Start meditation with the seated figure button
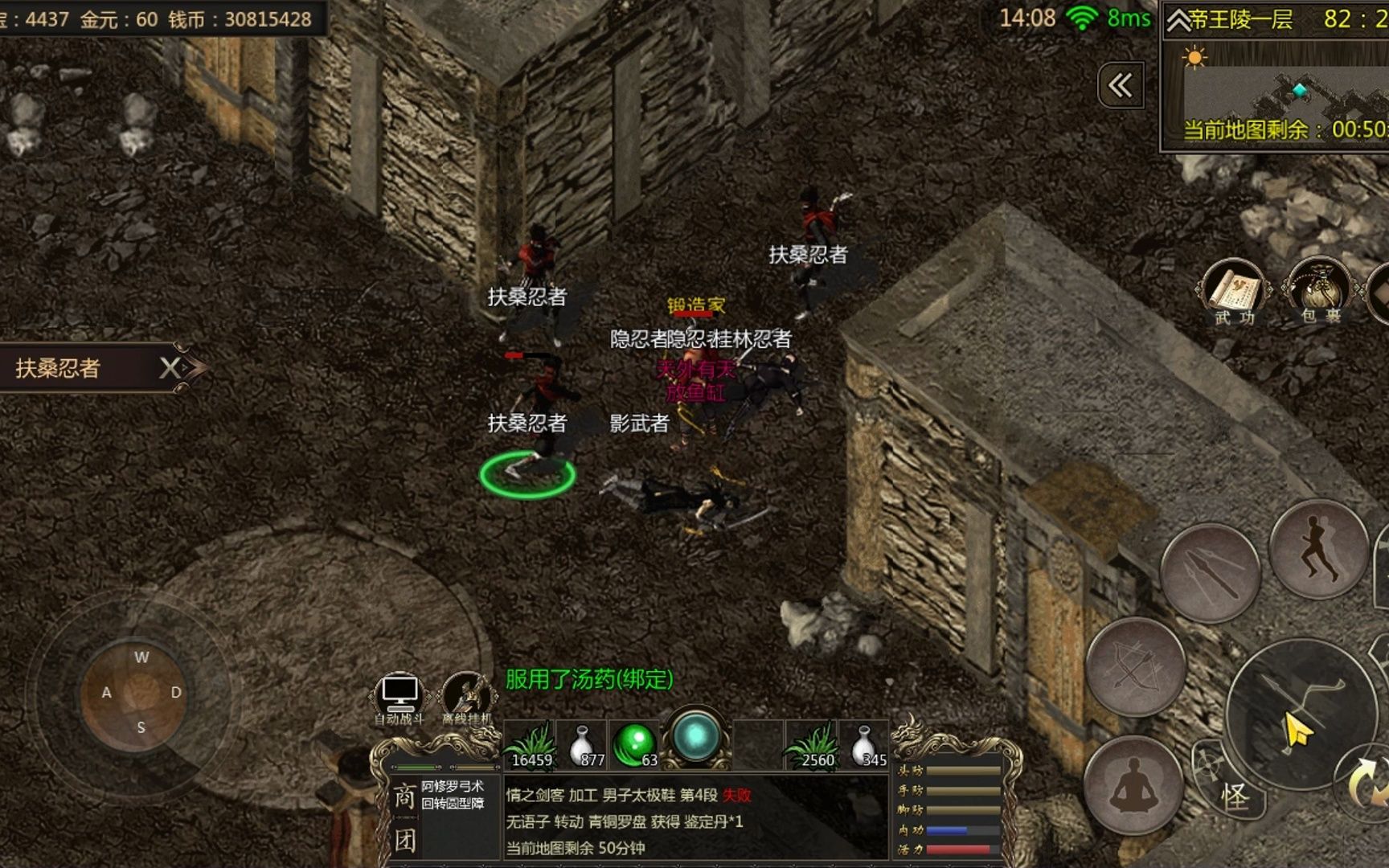Screen dimensions: 1389x868 pos(1133,785)
